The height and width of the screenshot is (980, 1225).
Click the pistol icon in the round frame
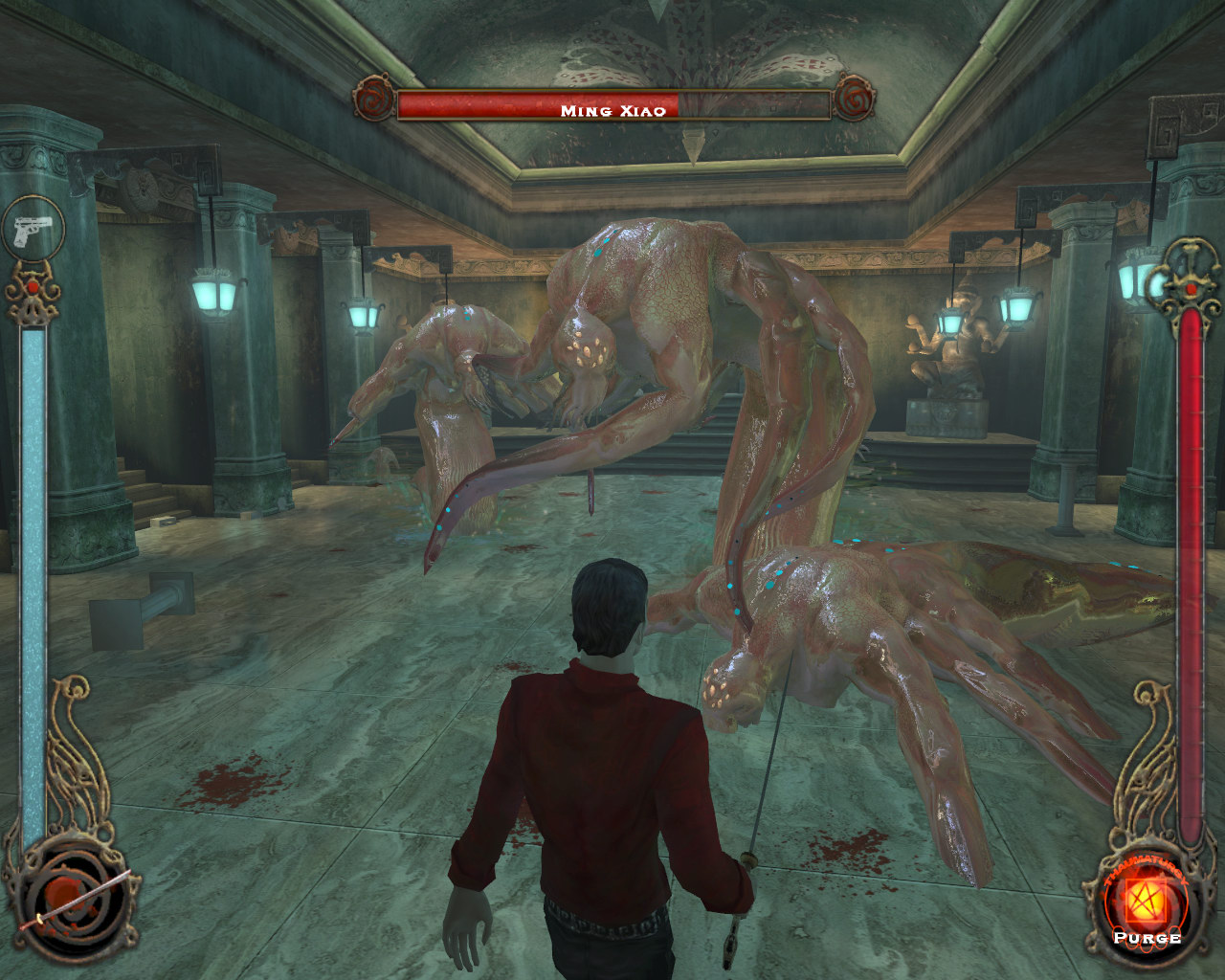33,231
